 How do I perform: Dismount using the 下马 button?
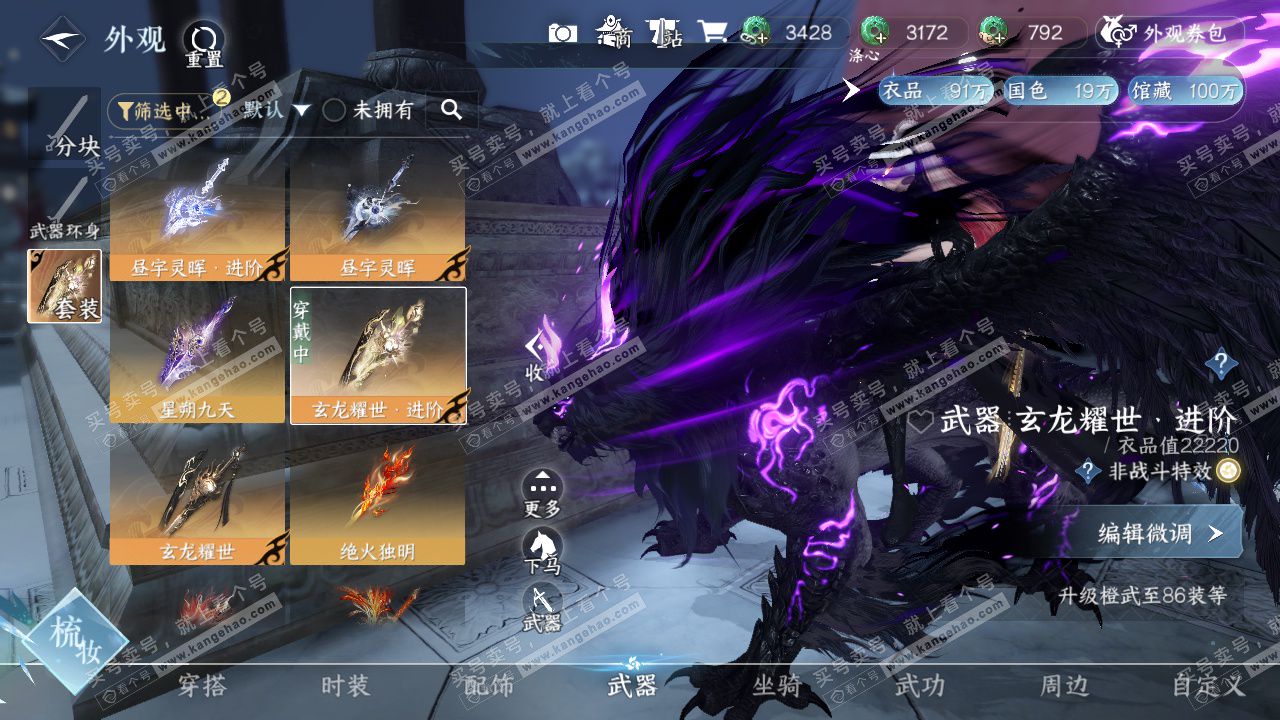coord(542,550)
